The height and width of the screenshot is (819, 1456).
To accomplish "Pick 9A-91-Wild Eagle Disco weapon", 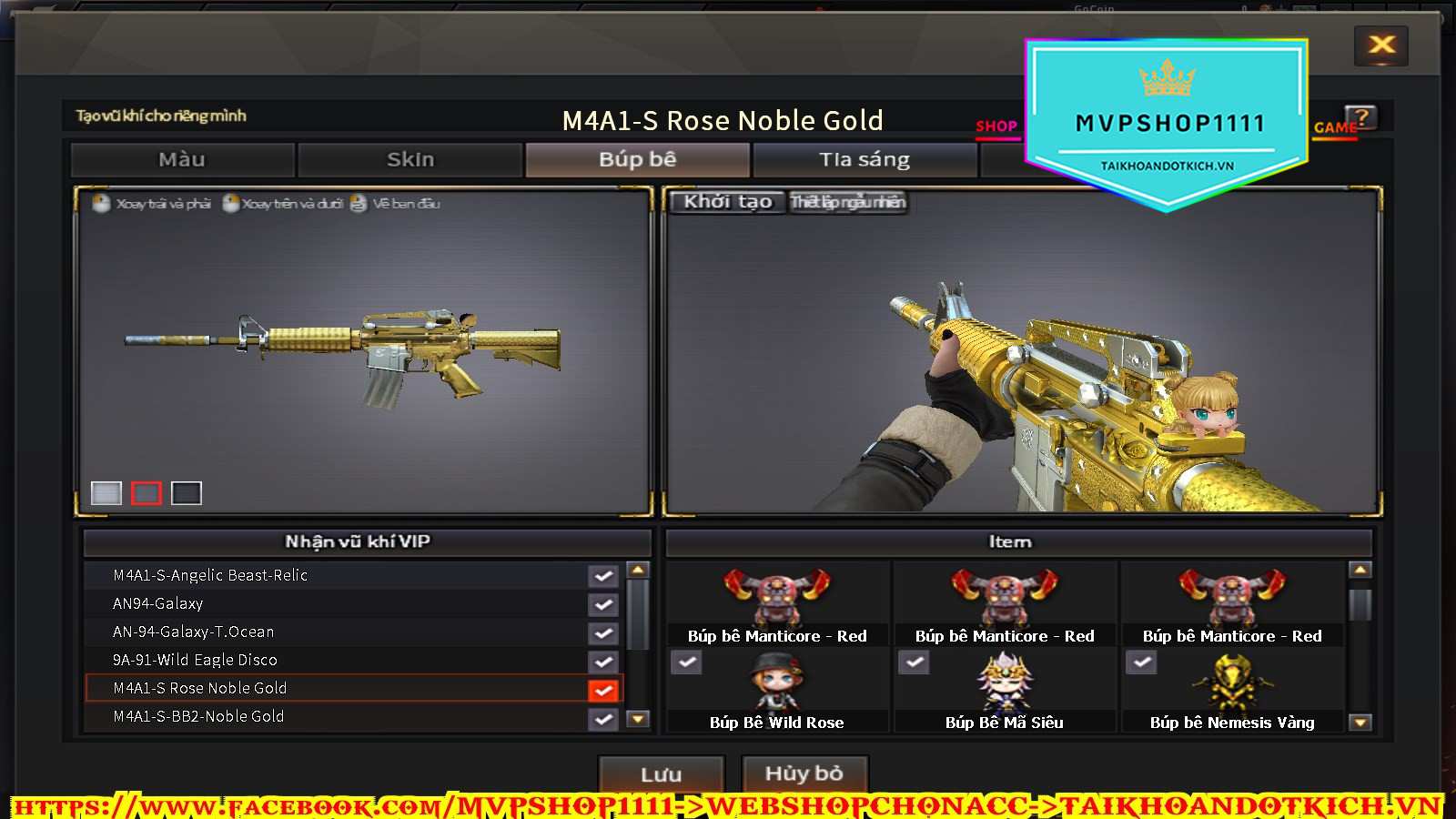I will [x=195, y=660].
